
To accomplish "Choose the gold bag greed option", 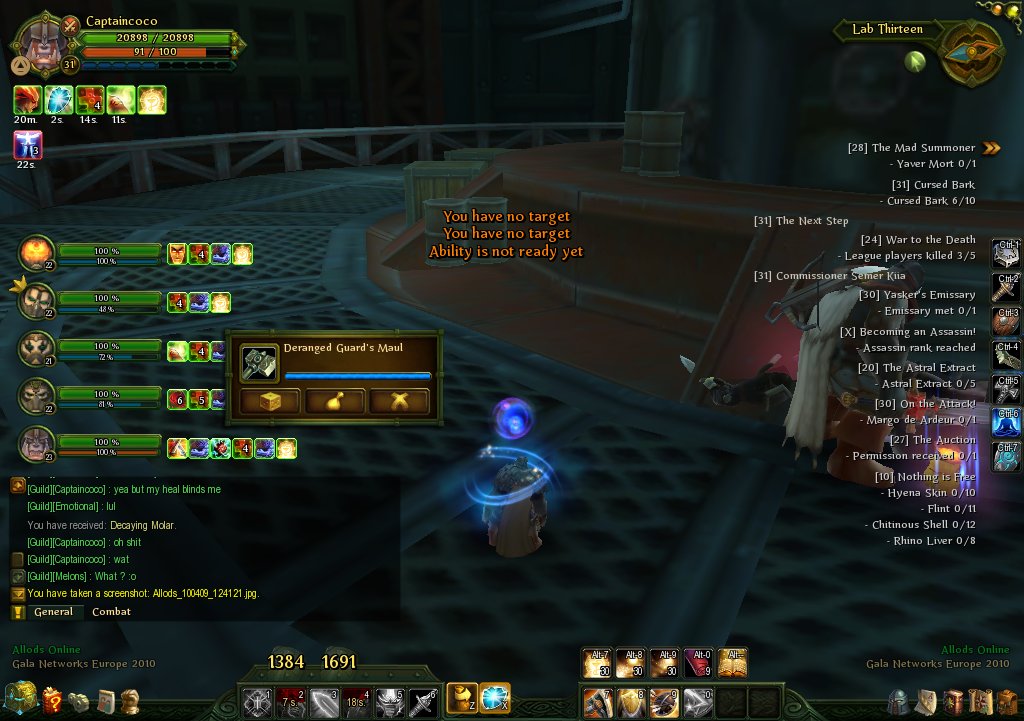I will coord(334,402).
